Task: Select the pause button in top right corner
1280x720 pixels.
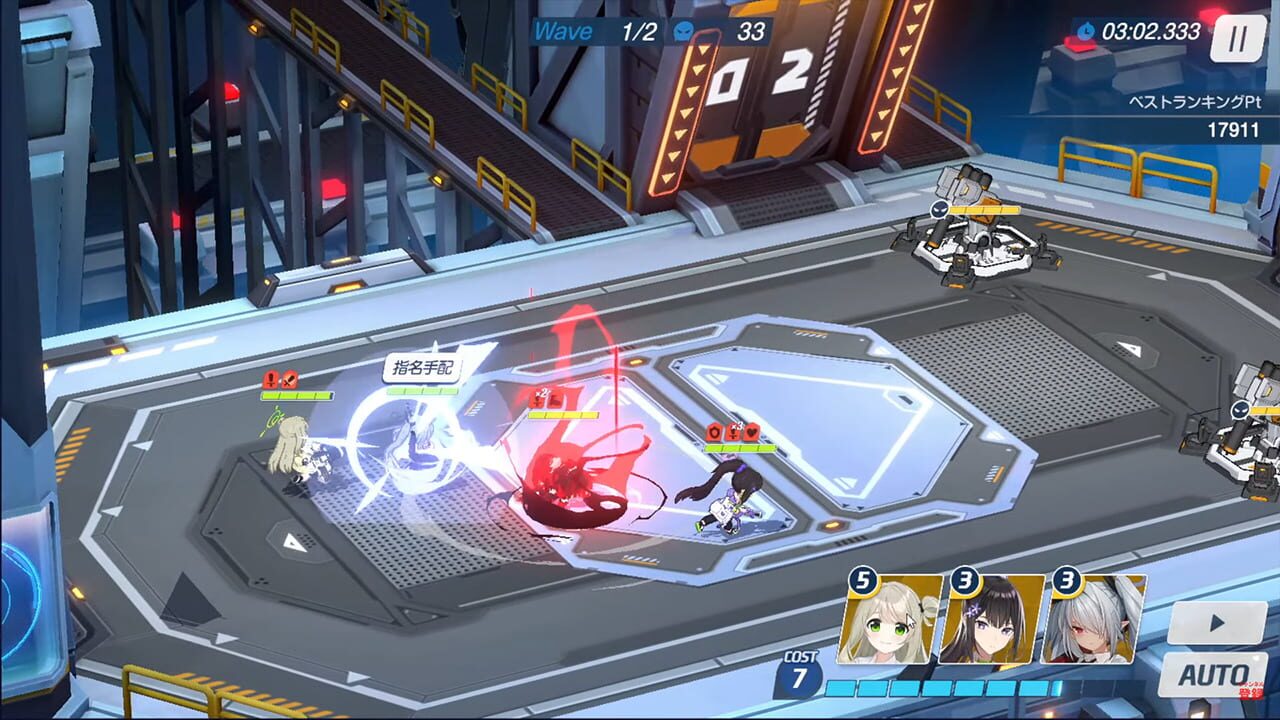Action: (1238, 40)
